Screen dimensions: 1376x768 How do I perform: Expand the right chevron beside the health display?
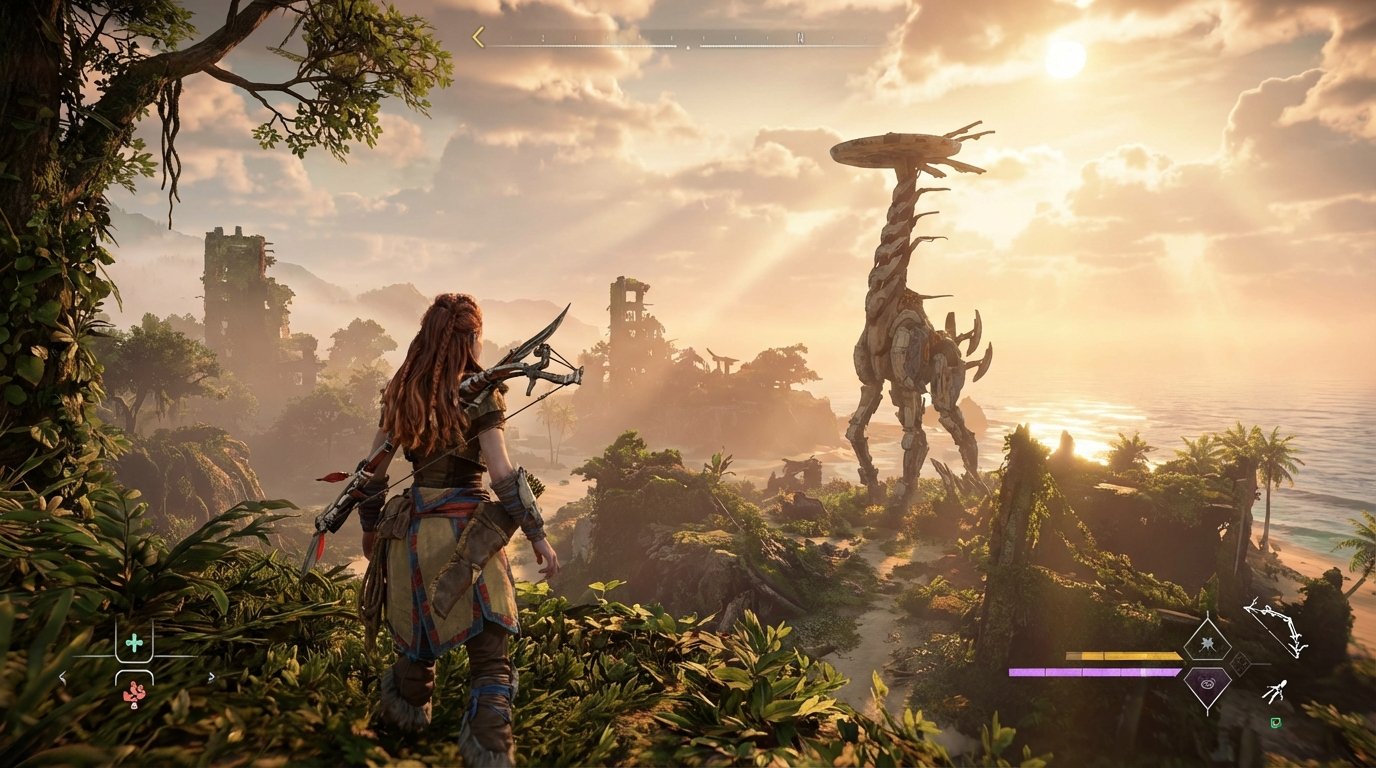tap(212, 675)
